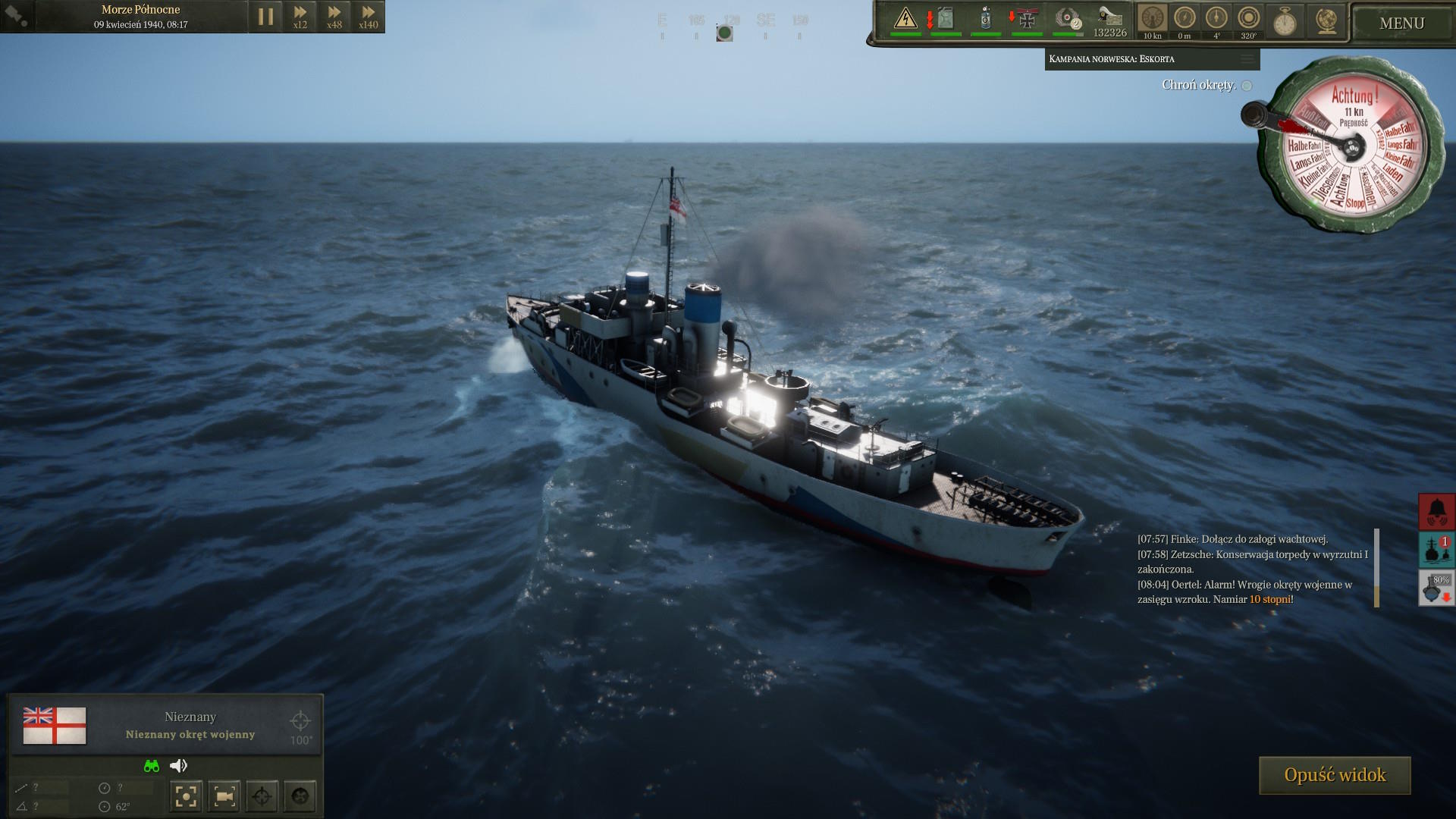
Task: Select the heading compass showing 320°
Action: coord(1248,20)
